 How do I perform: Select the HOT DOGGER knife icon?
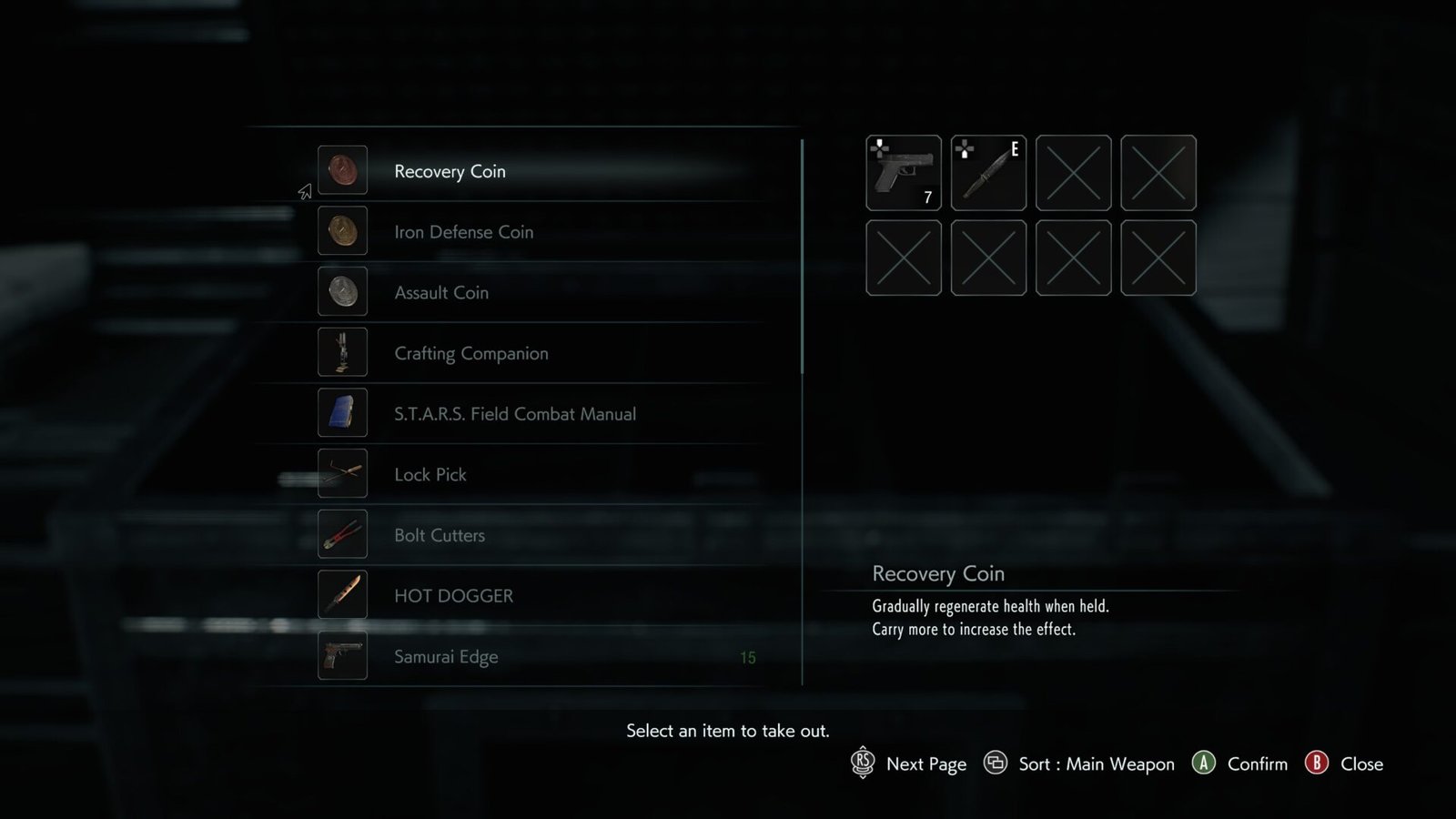point(343,595)
